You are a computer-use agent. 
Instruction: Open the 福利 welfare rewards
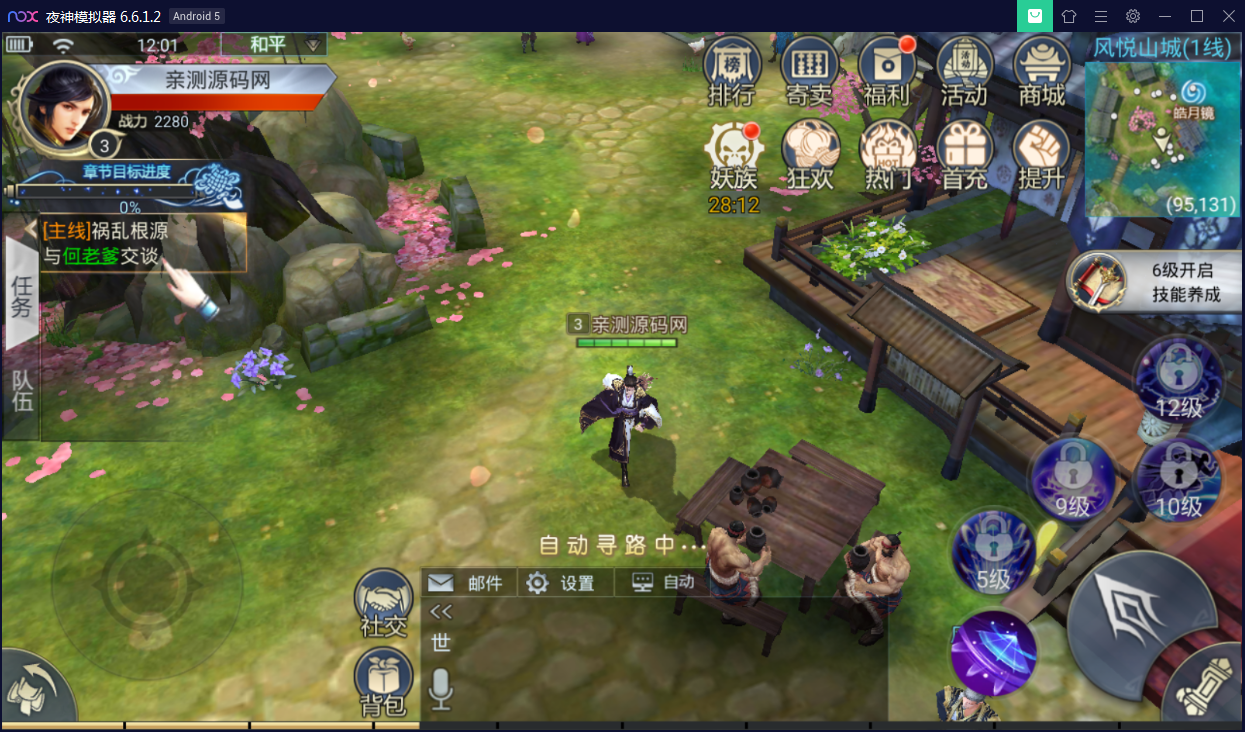(x=886, y=70)
